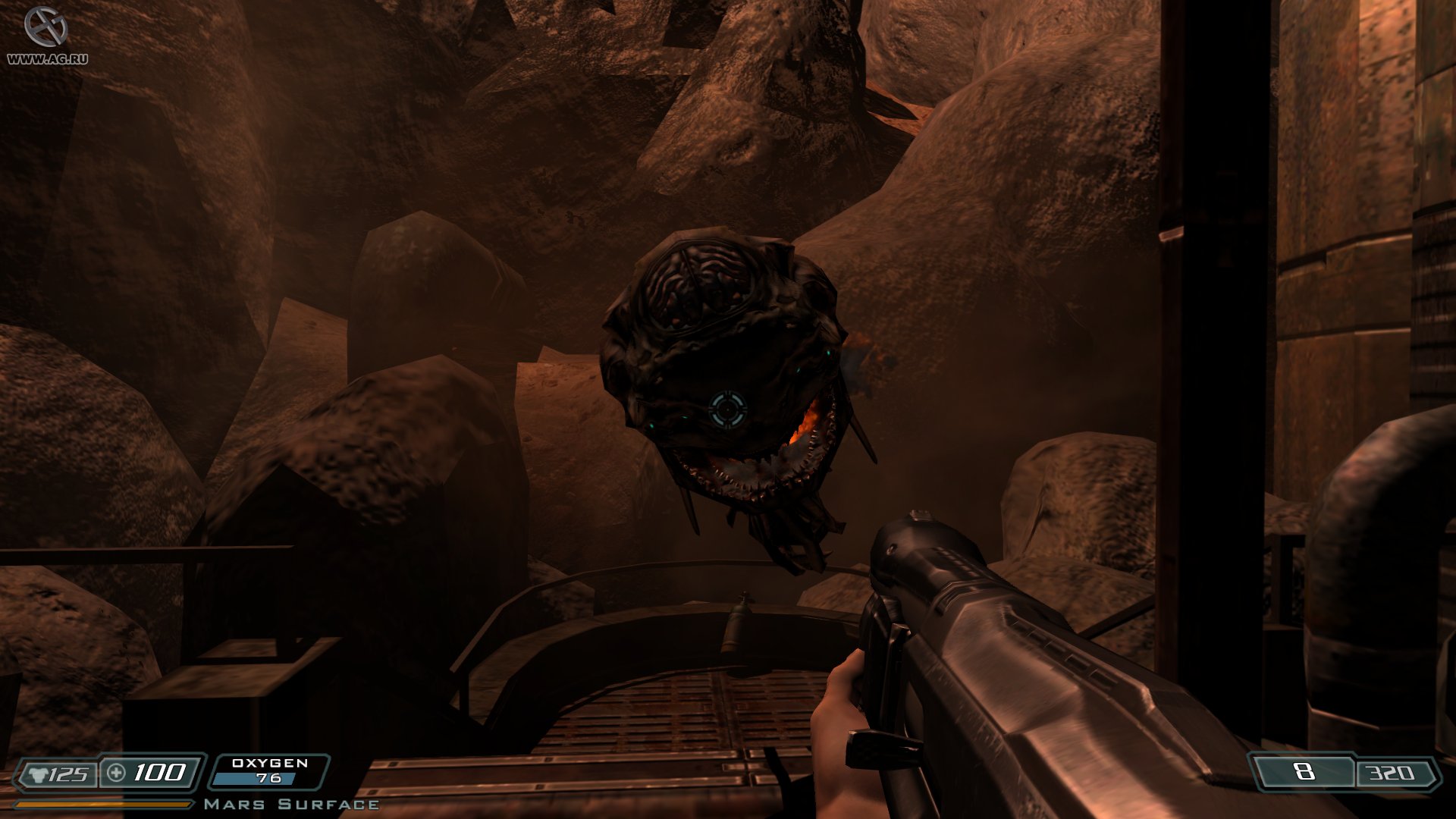
Task: Click the armor shield icon in HUD
Action: click(37, 774)
